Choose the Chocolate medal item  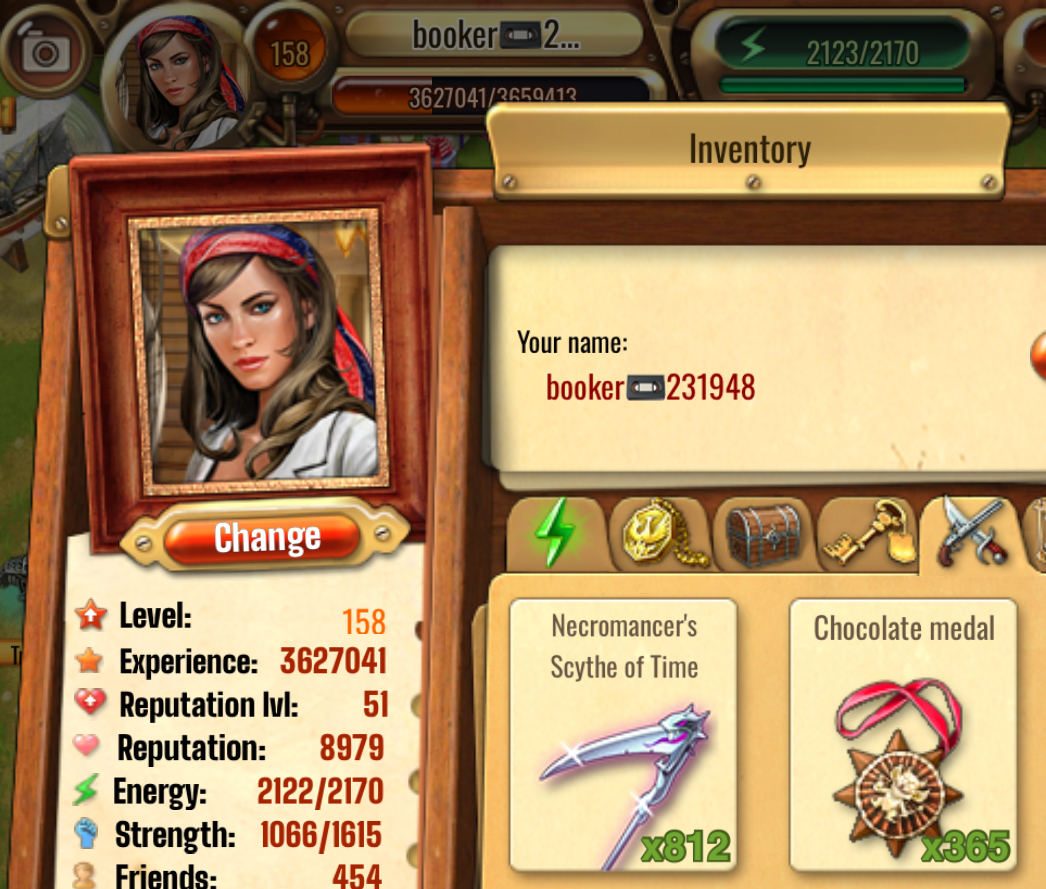click(x=903, y=735)
